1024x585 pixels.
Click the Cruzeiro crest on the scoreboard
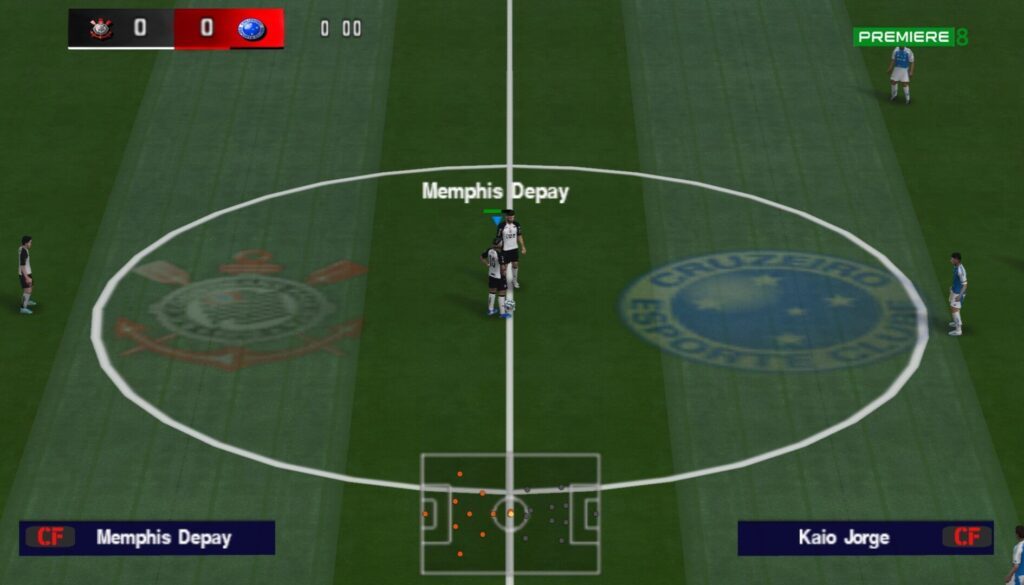tap(251, 29)
